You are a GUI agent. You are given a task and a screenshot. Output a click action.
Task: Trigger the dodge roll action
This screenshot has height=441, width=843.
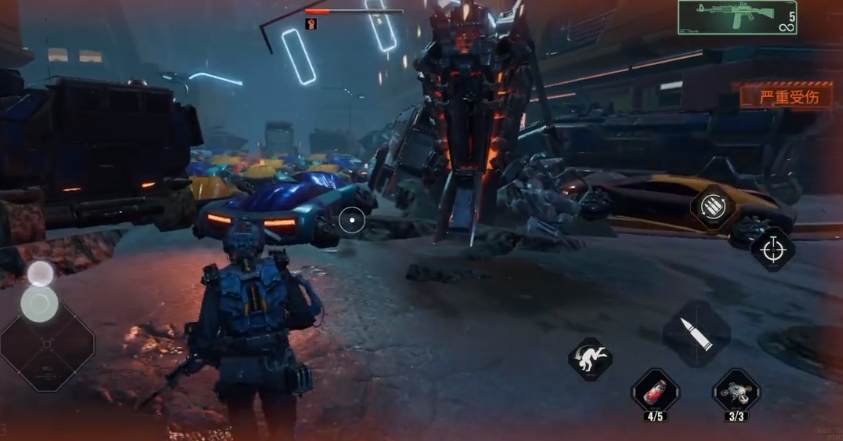point(591,357)
